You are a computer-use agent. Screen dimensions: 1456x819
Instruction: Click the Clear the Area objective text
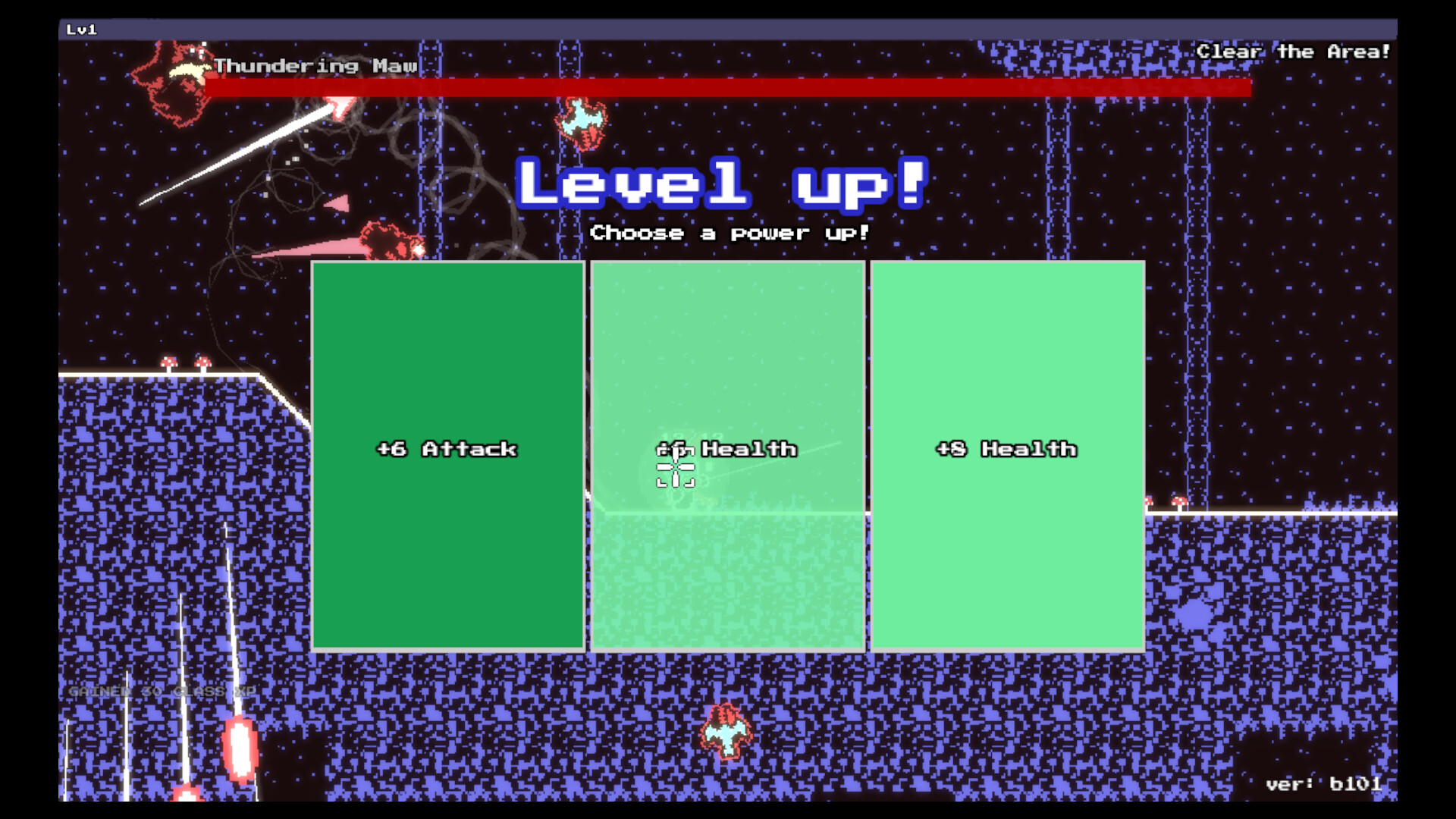pyautogui.click(x=1294, y=52)
